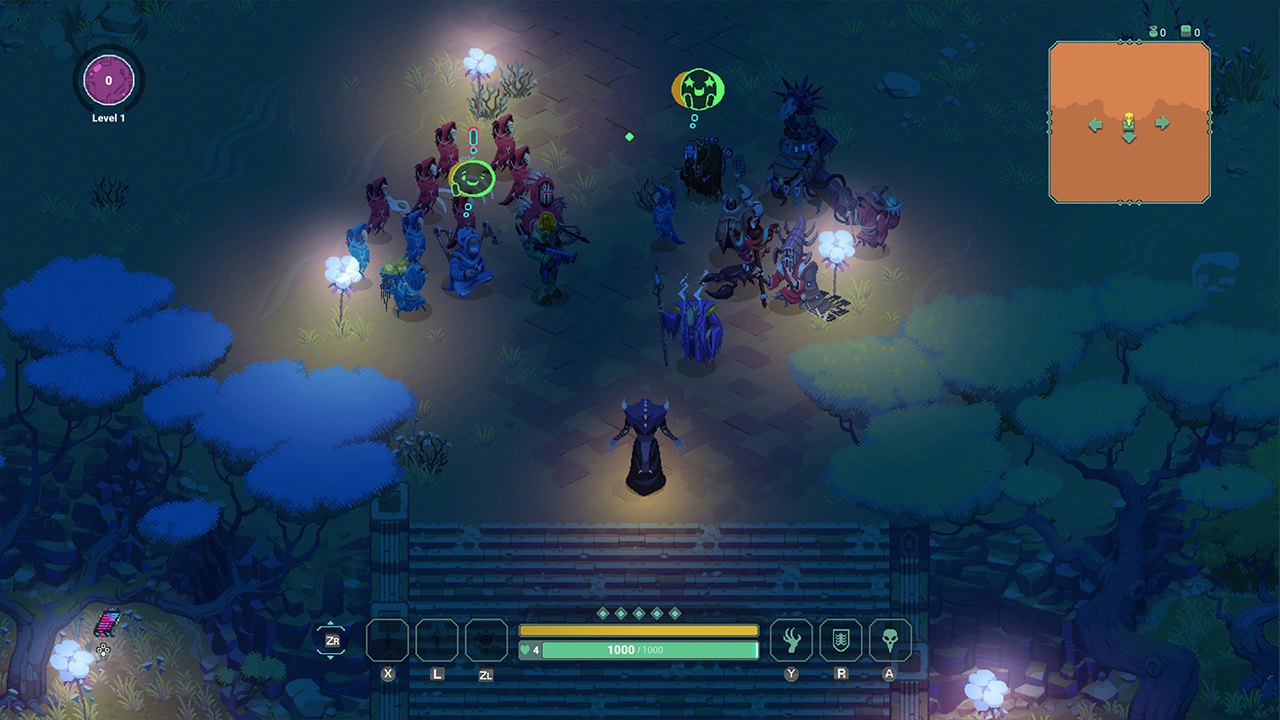Click the jar resource icon above the minimap
The height and width of the screenshot is (720, 1280).
[1153, 31]
